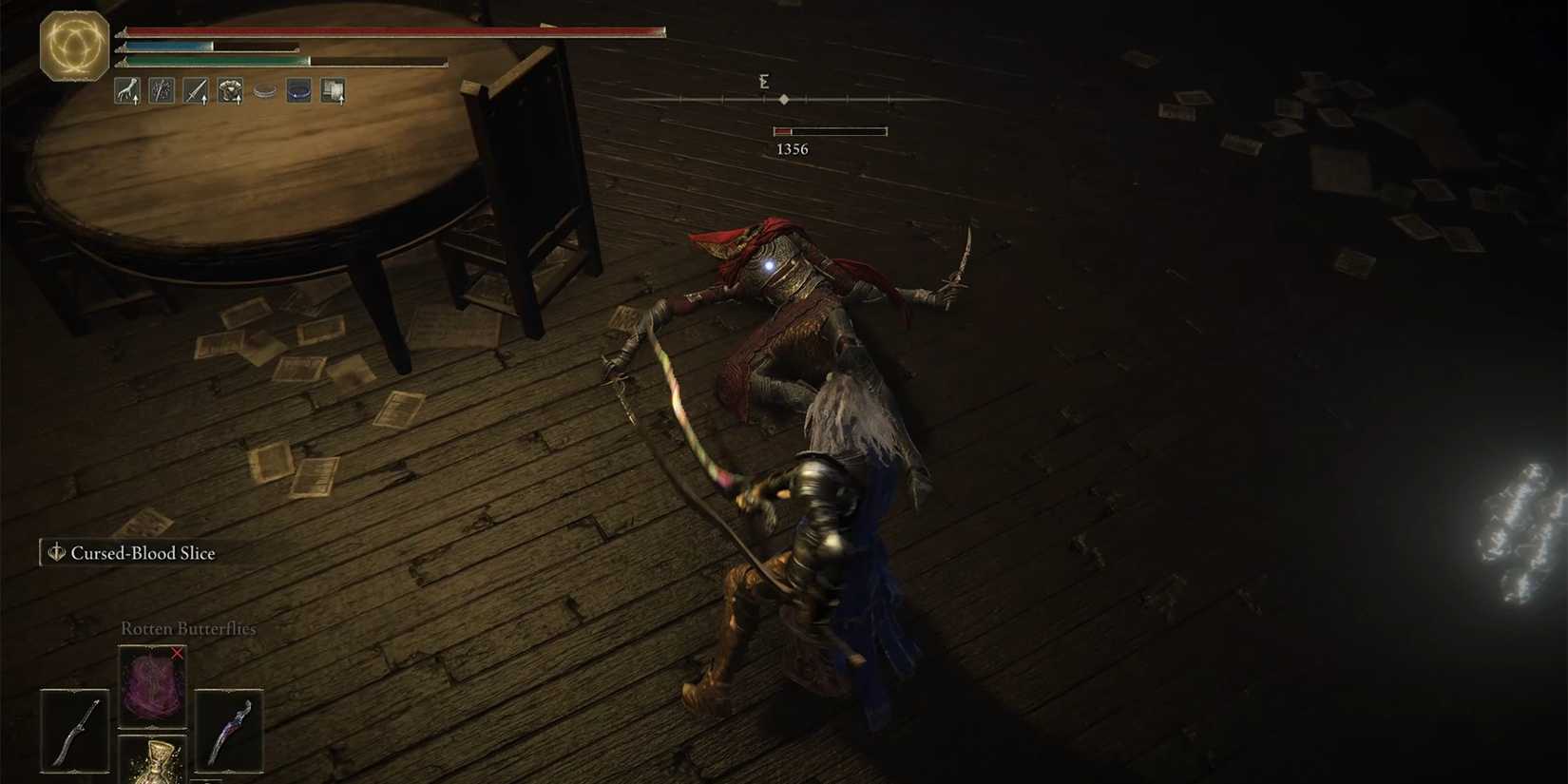Click the Rotten Butterflies label text

click(x=187, y=628)
